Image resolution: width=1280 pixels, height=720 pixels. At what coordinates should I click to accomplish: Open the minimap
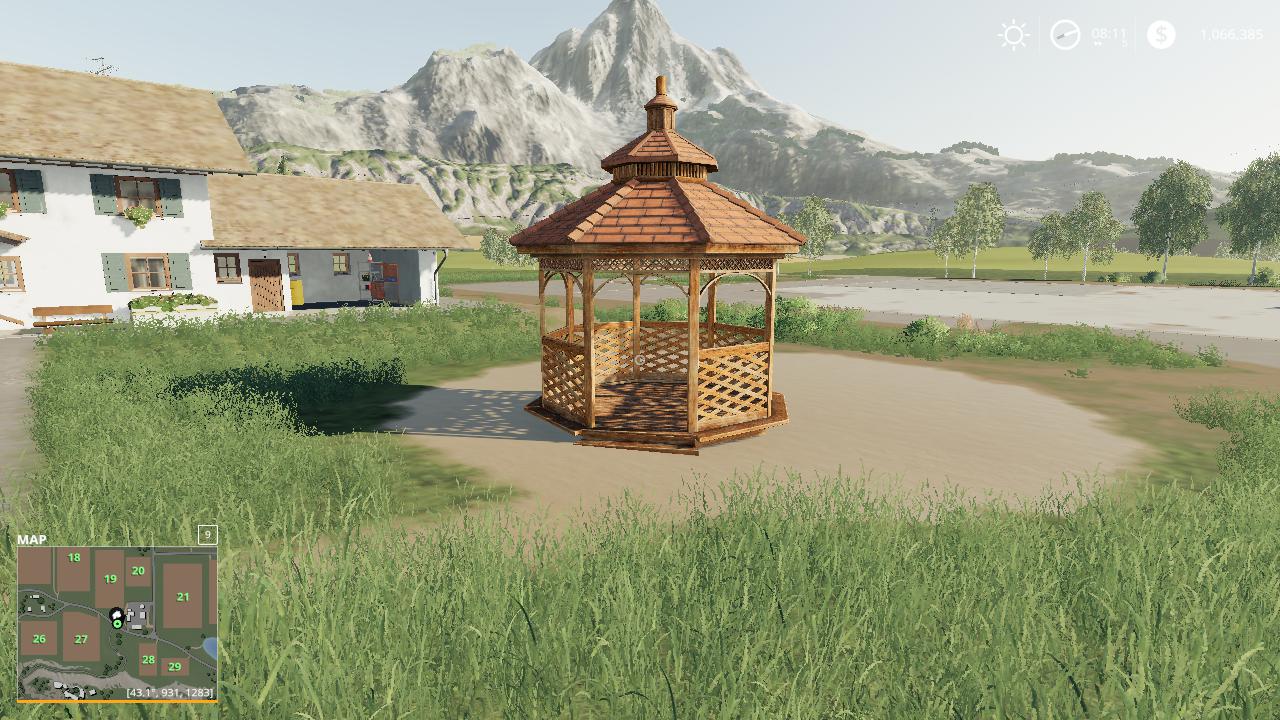[x=117, y=622]
